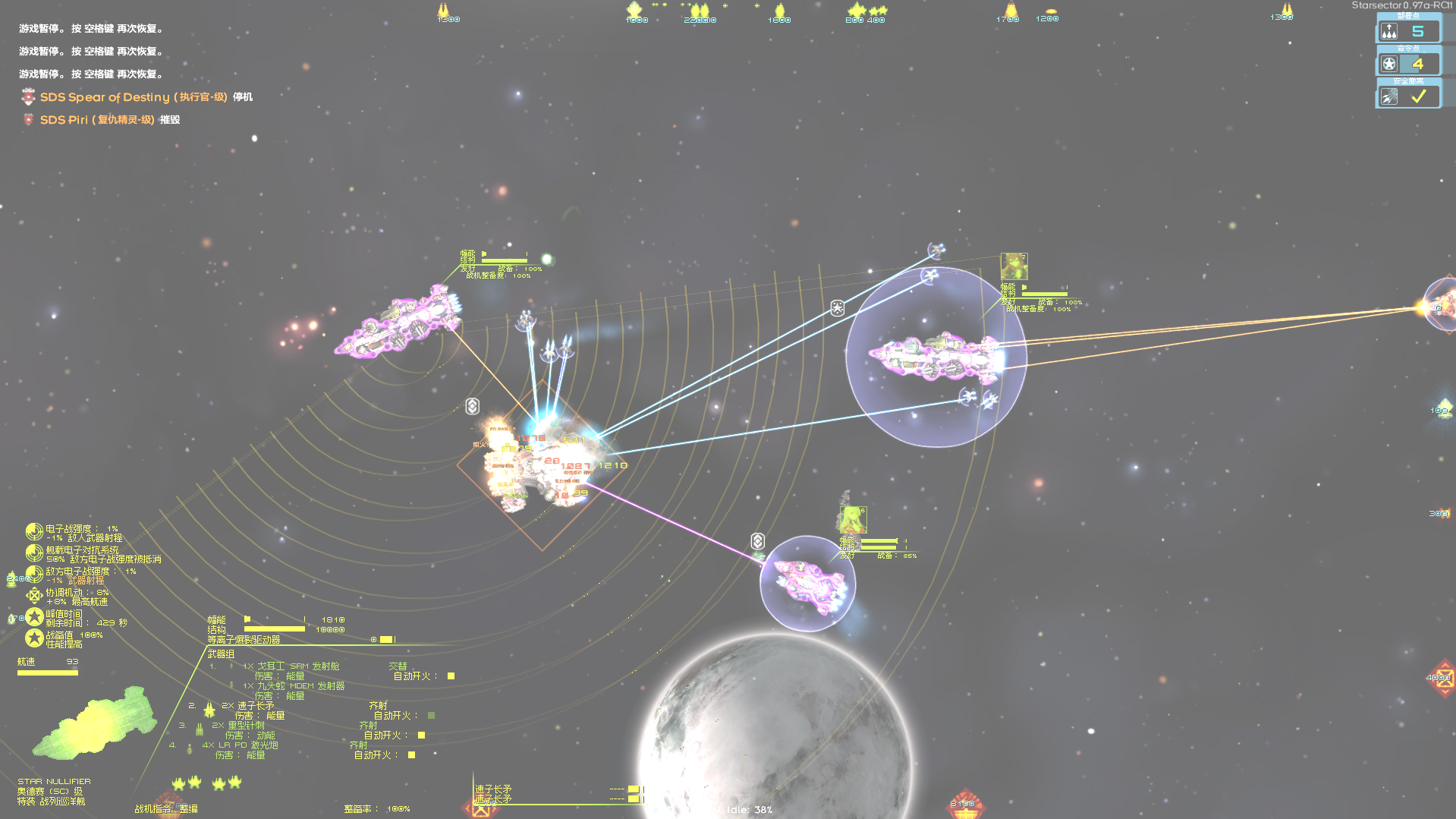Click the 游戏暂停 pause notification text
This screenshot has width=1456, height=819.
(x=90, y=28)
